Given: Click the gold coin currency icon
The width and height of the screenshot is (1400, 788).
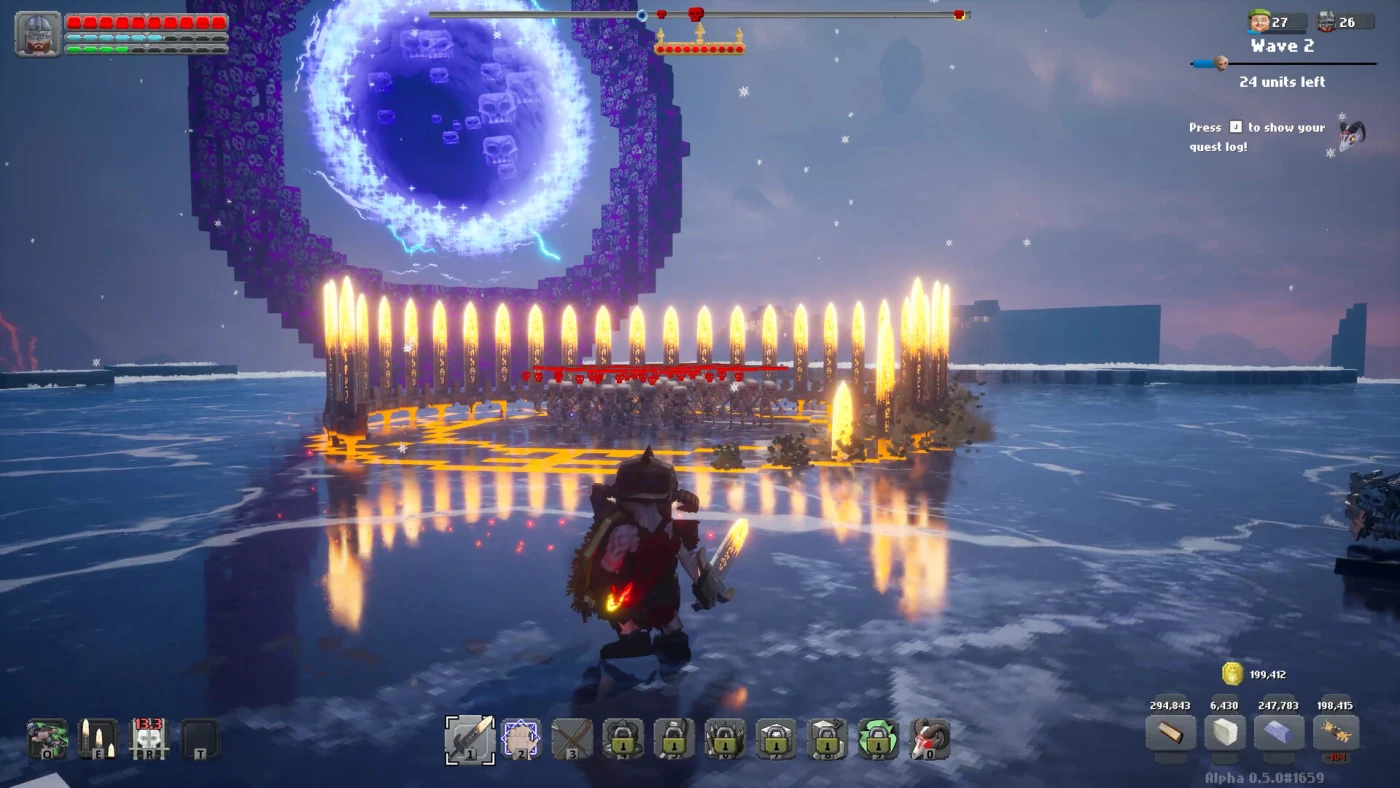Looking at the screenshot, I should tap(1232, 674).
